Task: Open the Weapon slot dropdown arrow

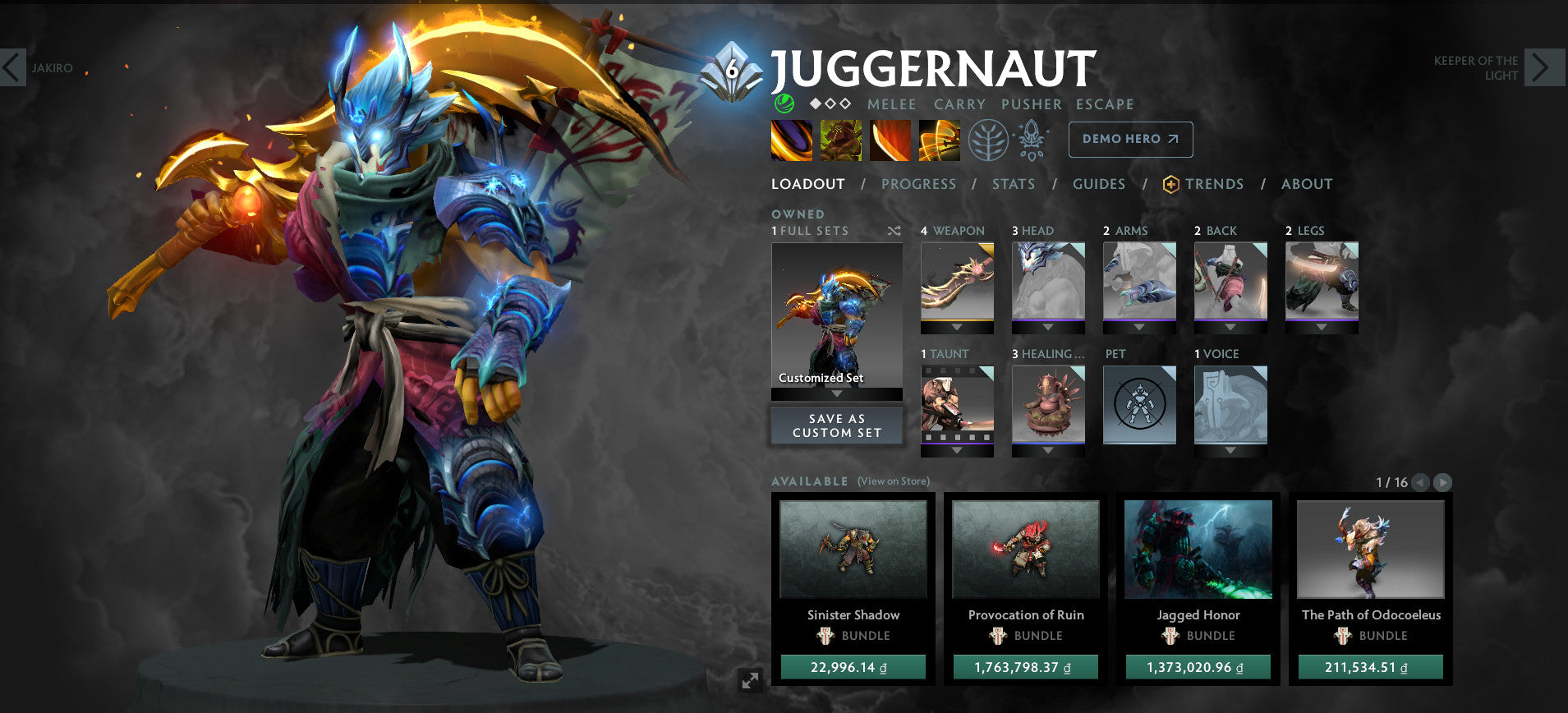Action: pyautogui.click(x=956, y=325)
